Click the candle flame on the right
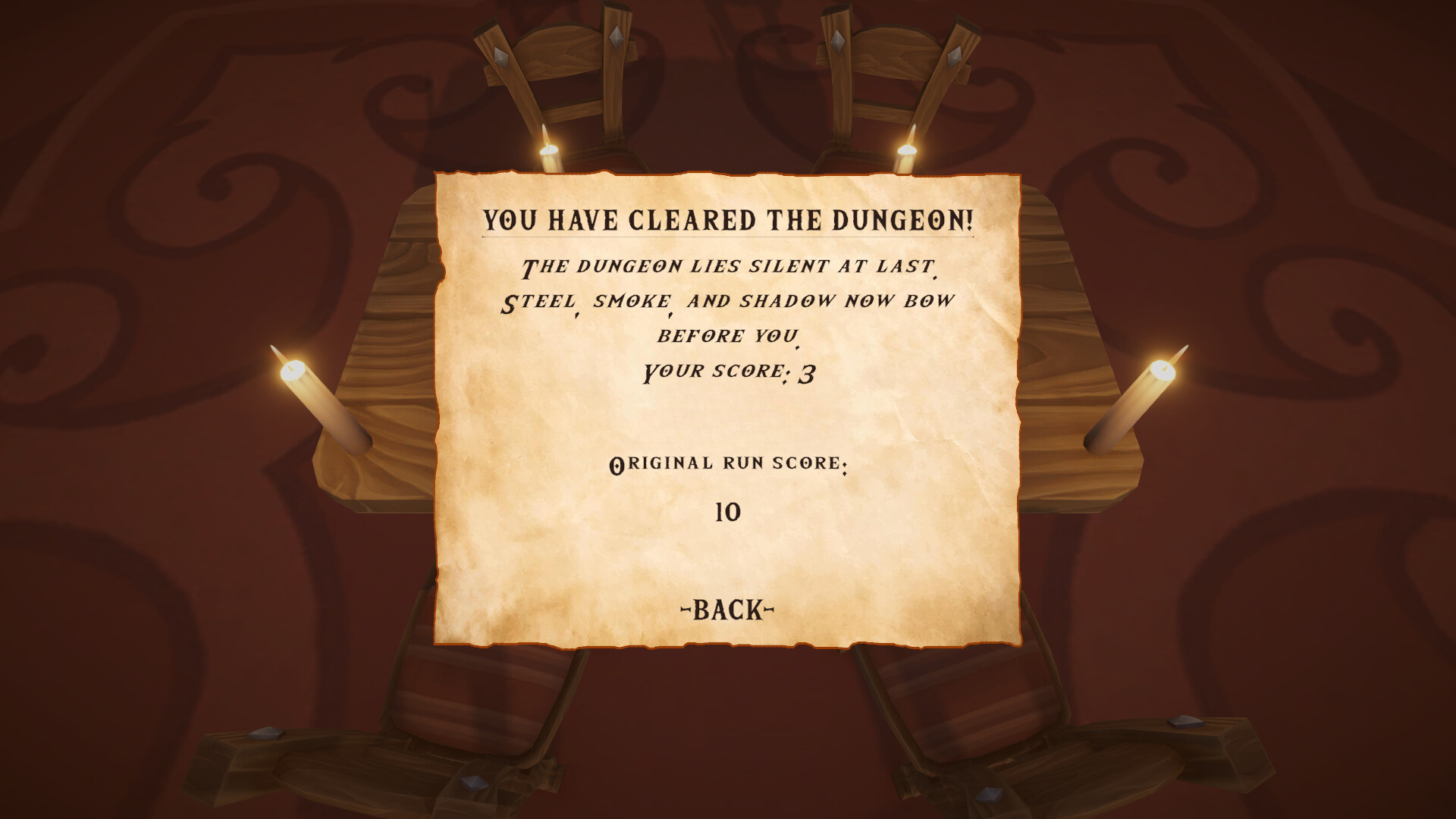1456x819 pixels. point(1163,367)
